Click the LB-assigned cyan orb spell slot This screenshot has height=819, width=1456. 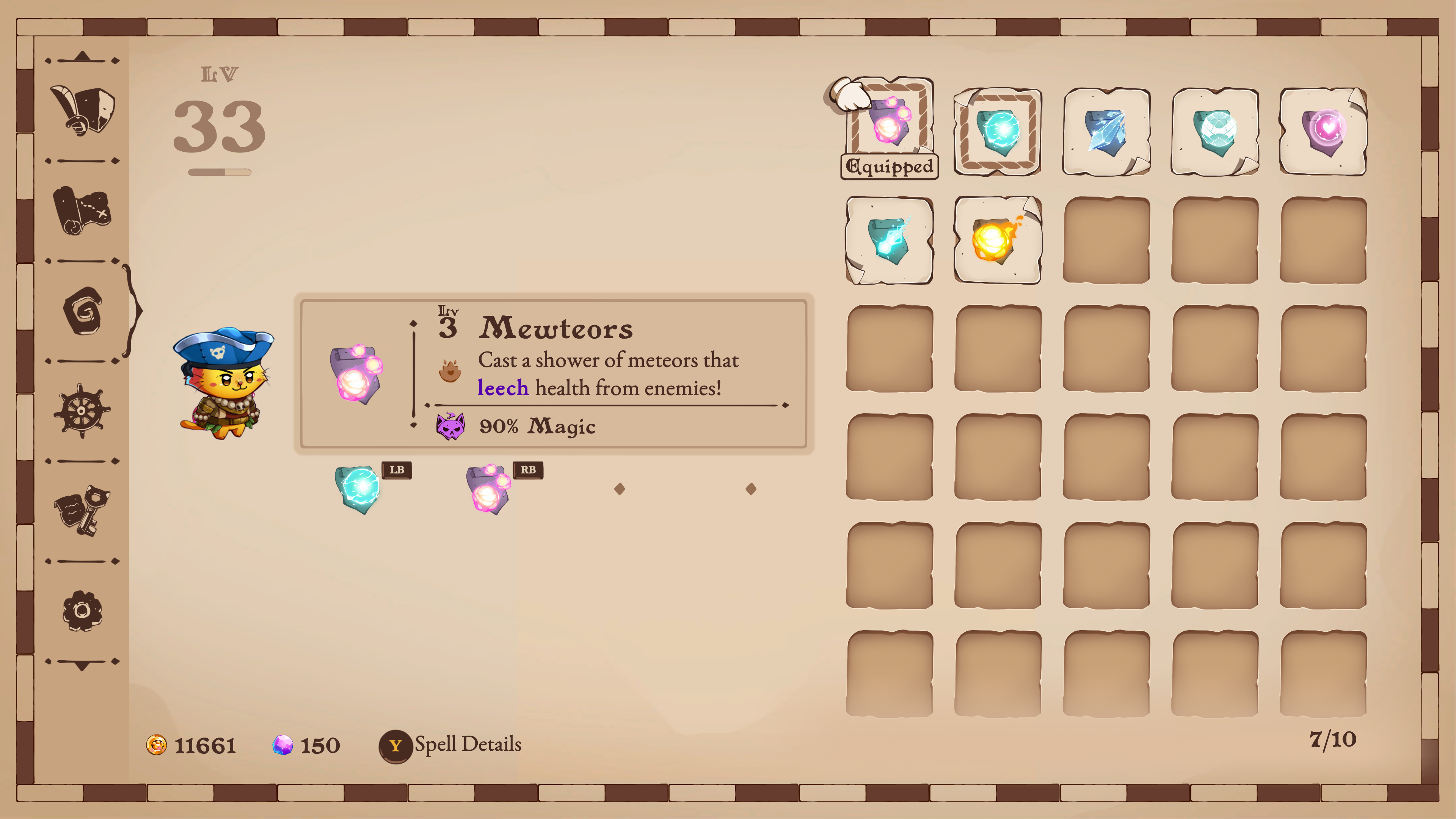(358, 489)
